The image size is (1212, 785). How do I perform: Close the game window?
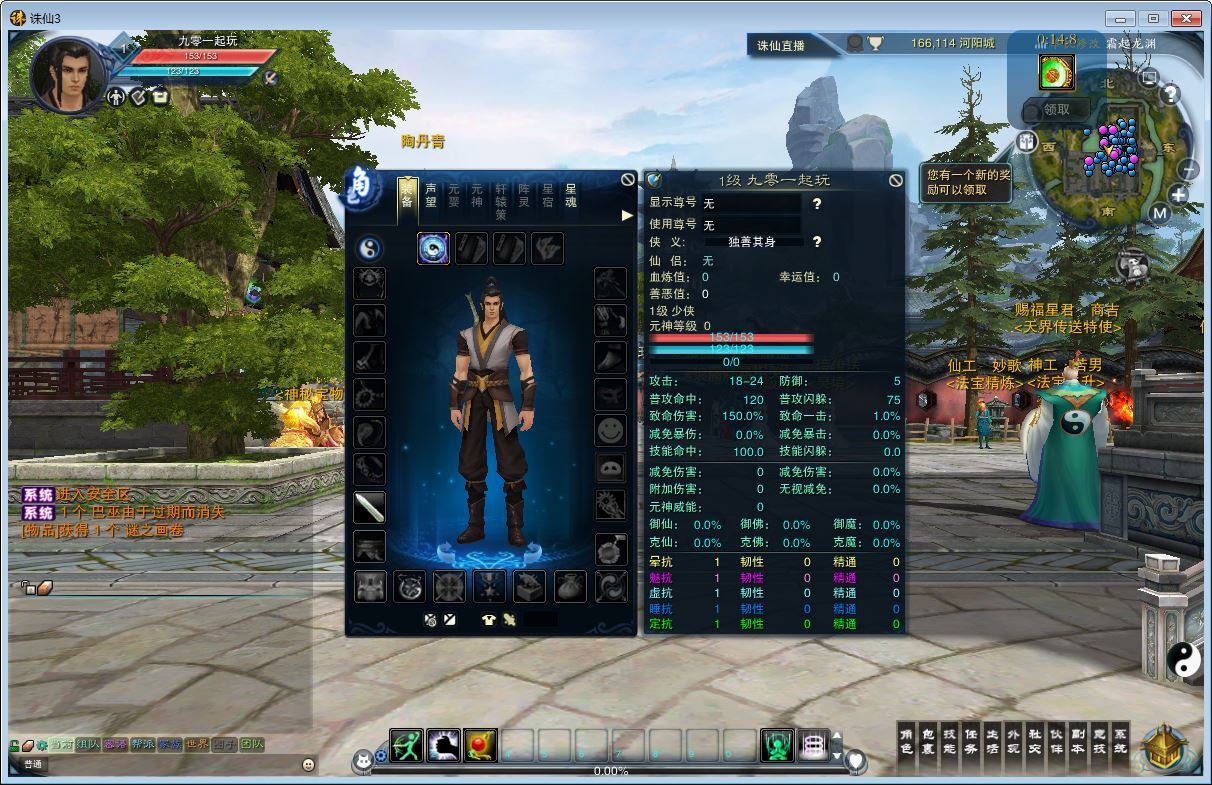[1185, 18]
